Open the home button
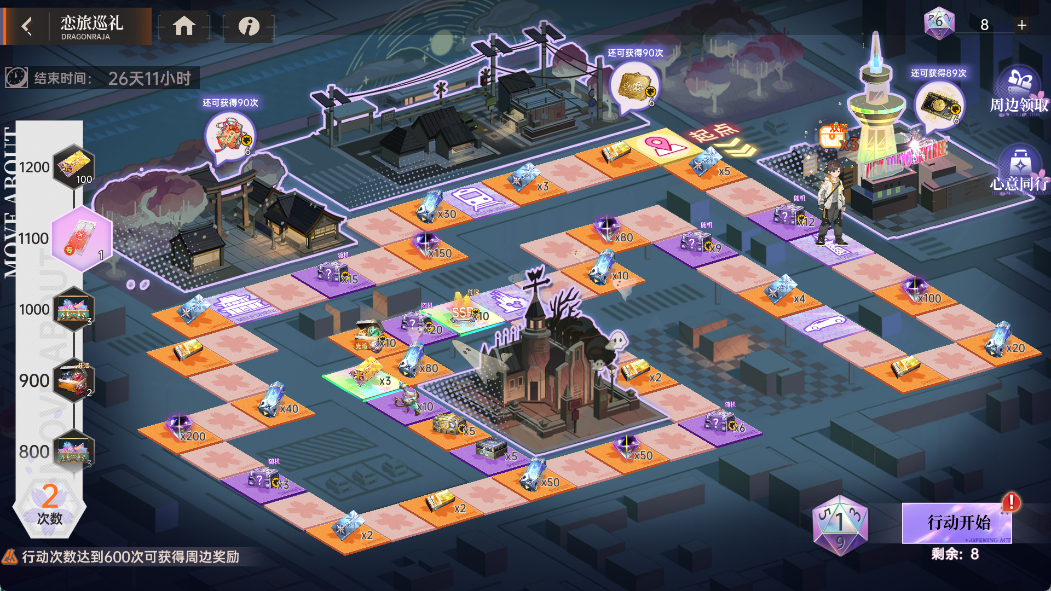The width and height of the screenshot is (1051, 591). tap(184, 27)
